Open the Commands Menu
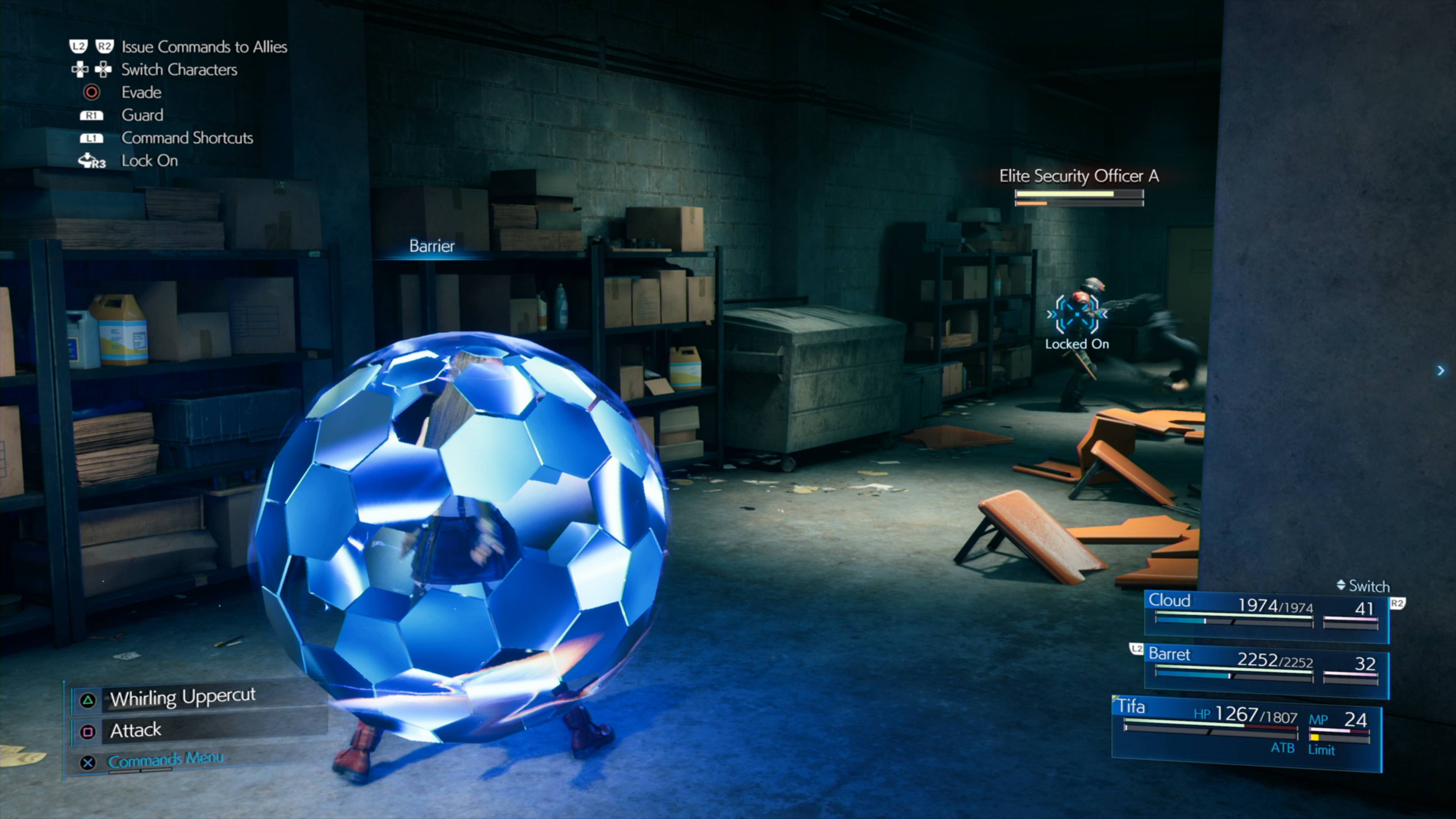Image resolution: width=1456 pixels, height=819 pixels. click(165, 759)
